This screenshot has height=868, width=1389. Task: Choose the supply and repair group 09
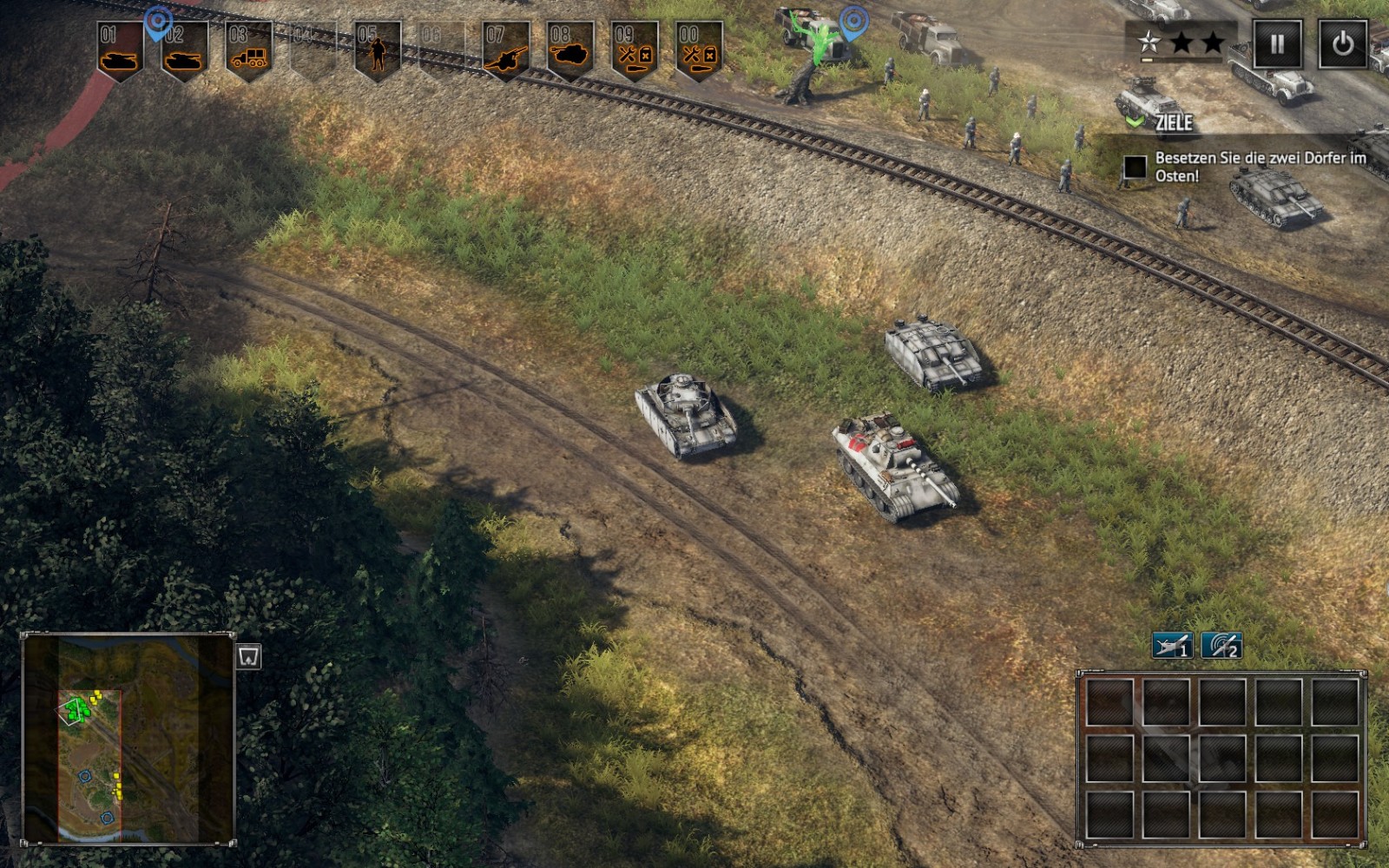(x=635, y=50)
